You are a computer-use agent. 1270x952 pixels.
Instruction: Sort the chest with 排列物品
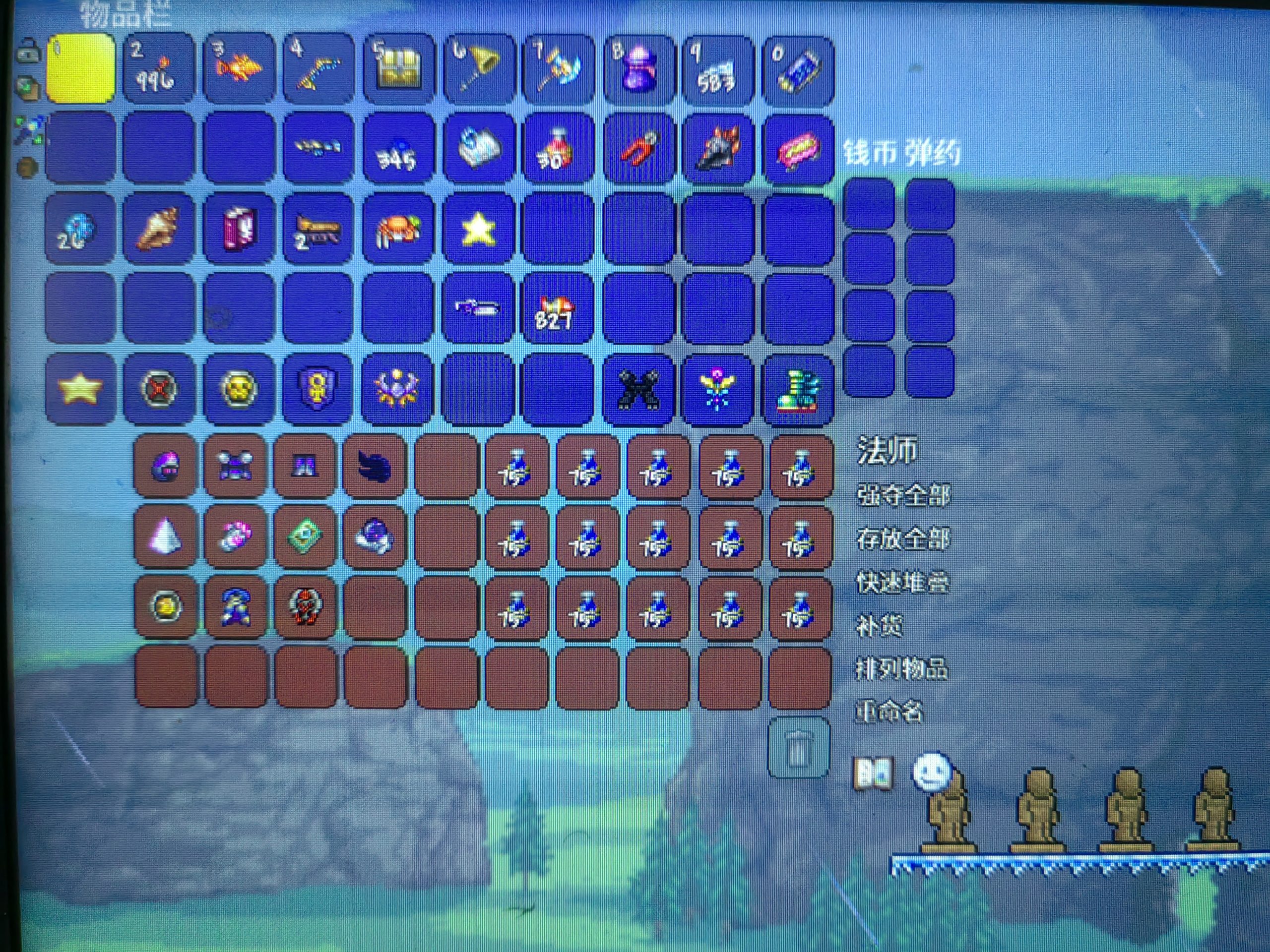coord(901,668)
